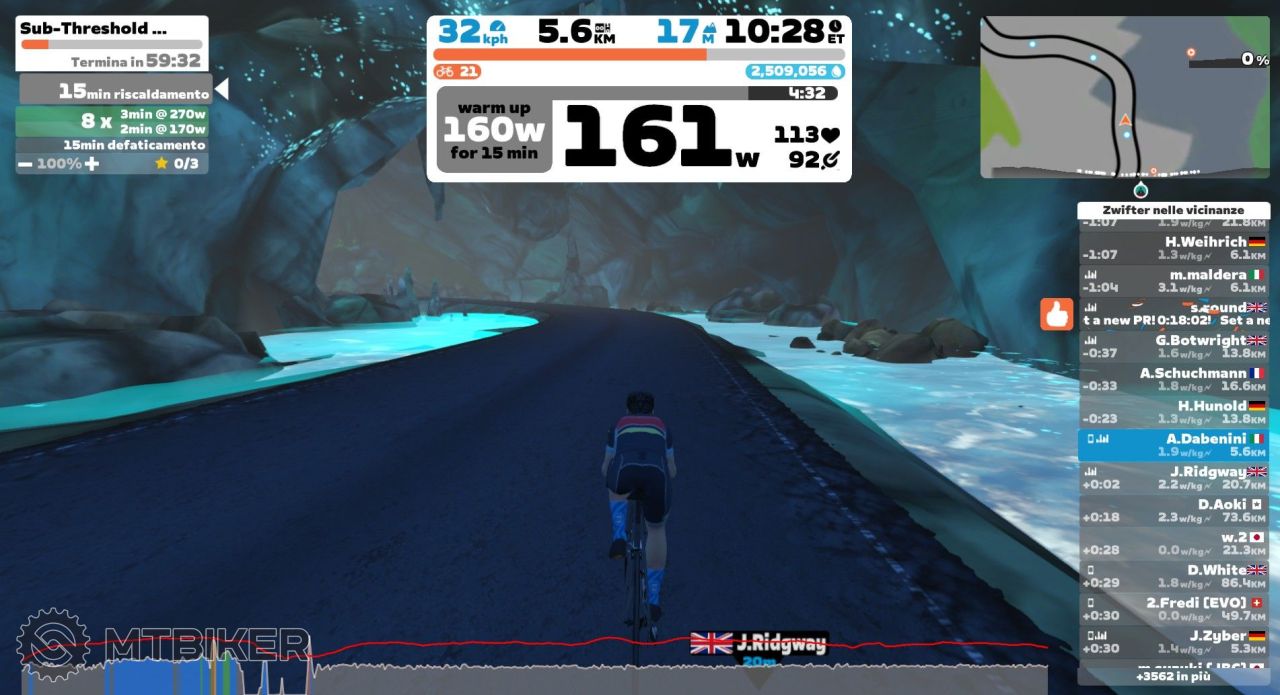Image resolution: width=1280 pixels, height=695 pixels.
Task: Collapse the workout panel with the white arrow
Action: point(222,90)
